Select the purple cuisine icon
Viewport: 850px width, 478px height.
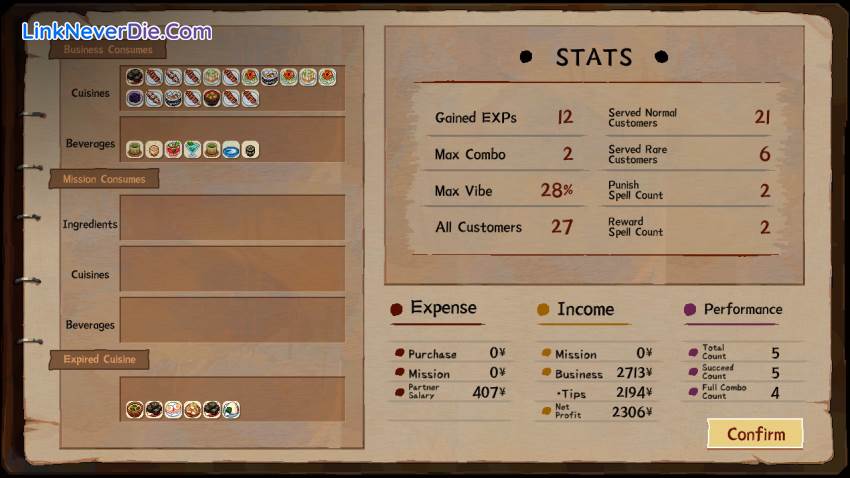135,98
